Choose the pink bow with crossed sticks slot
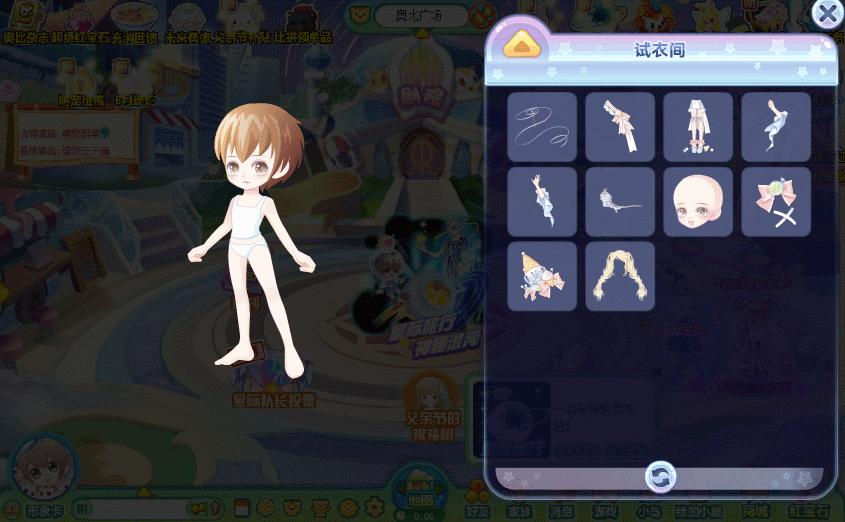Image resolution: width=845 pixels, height=522 pixels. pos(776,202)
